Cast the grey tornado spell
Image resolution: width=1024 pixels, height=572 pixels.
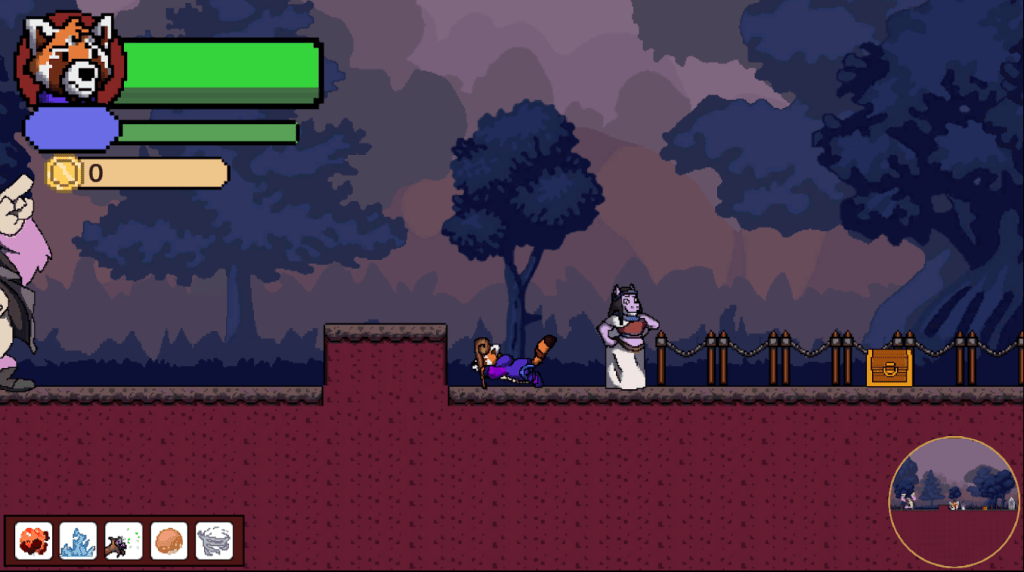tap(214, 541)
